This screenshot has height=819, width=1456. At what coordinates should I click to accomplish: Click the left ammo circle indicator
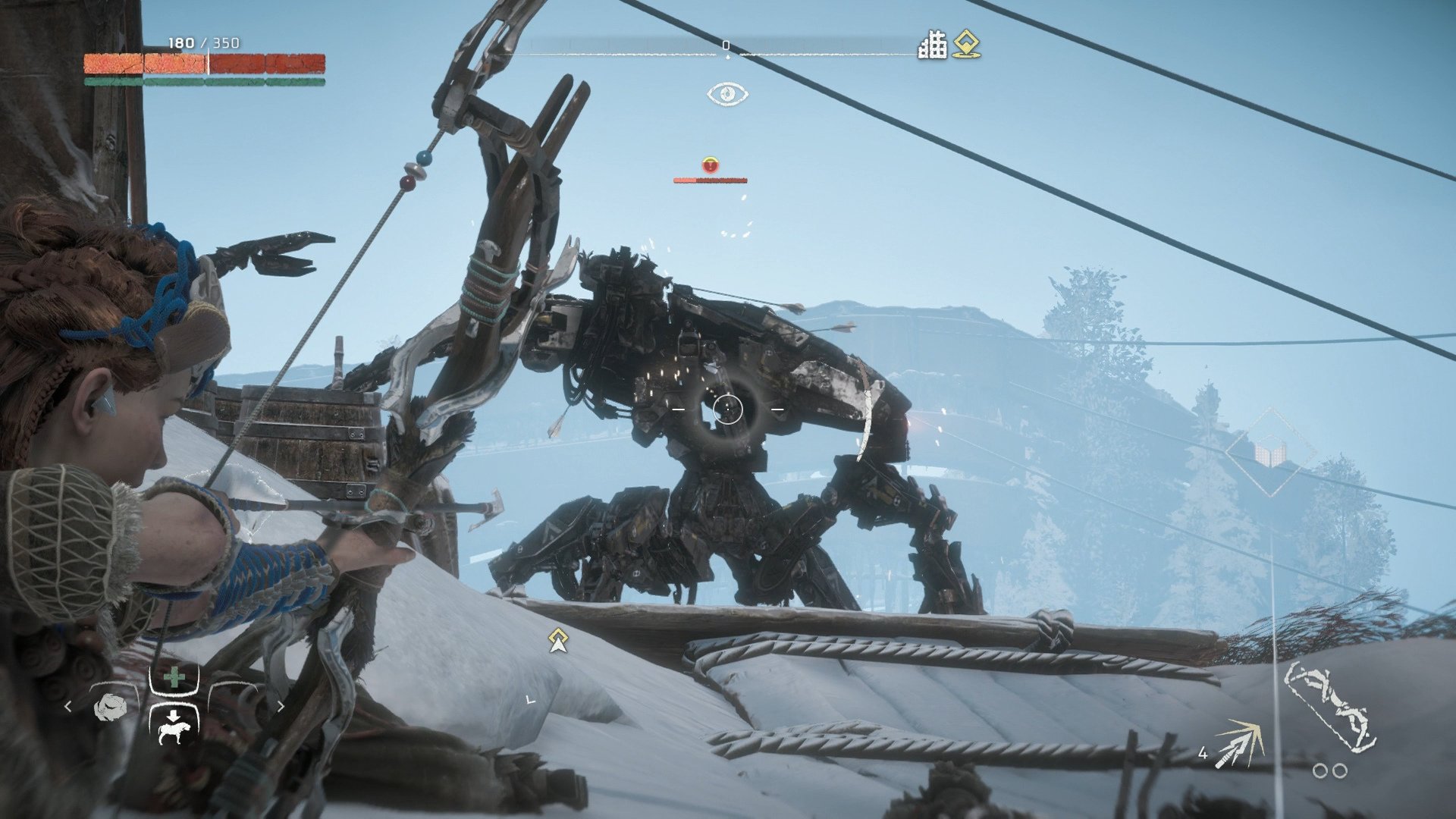click(1319, 771)
